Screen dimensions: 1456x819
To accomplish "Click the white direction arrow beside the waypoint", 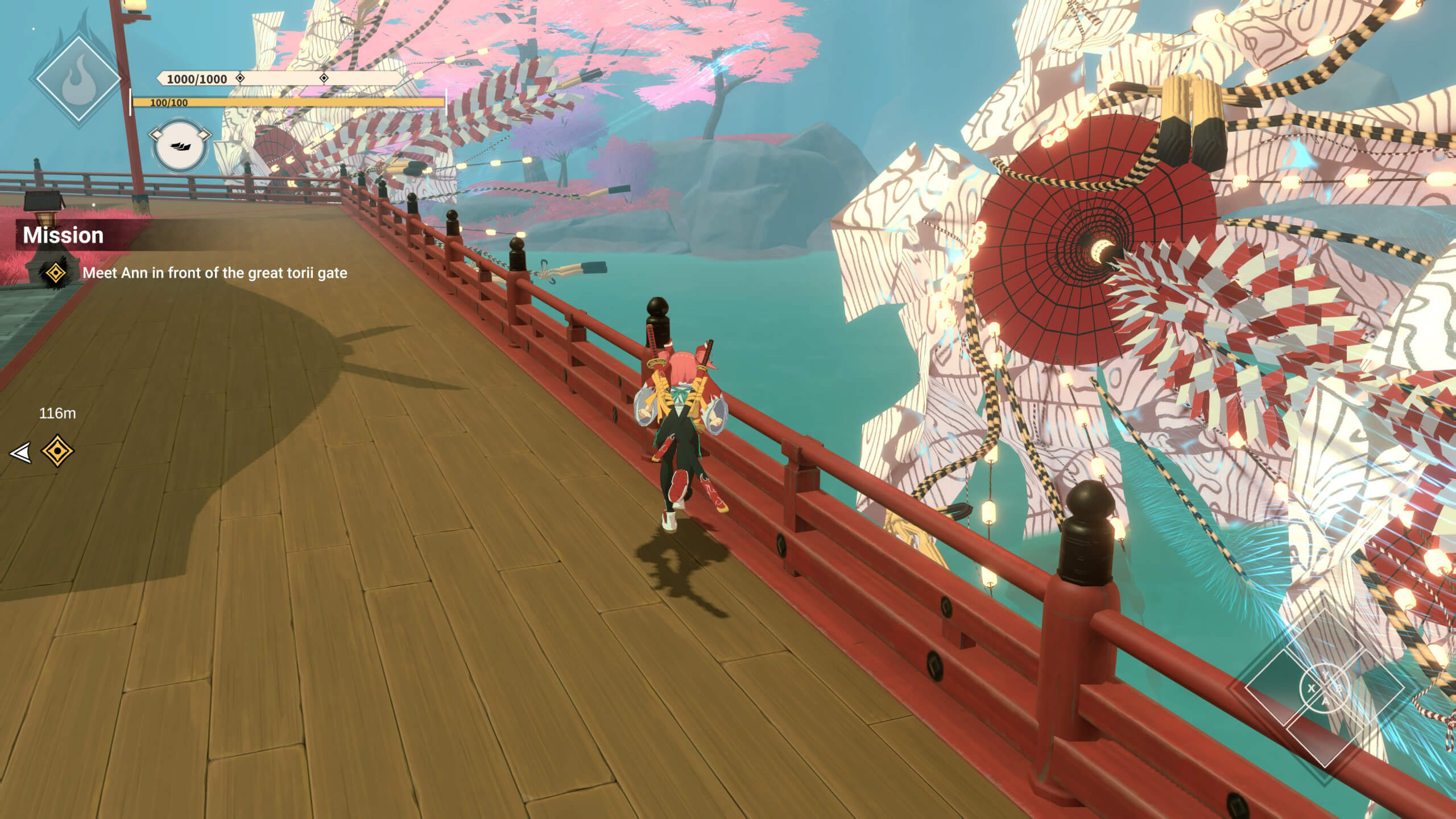I will coord(20,453).
